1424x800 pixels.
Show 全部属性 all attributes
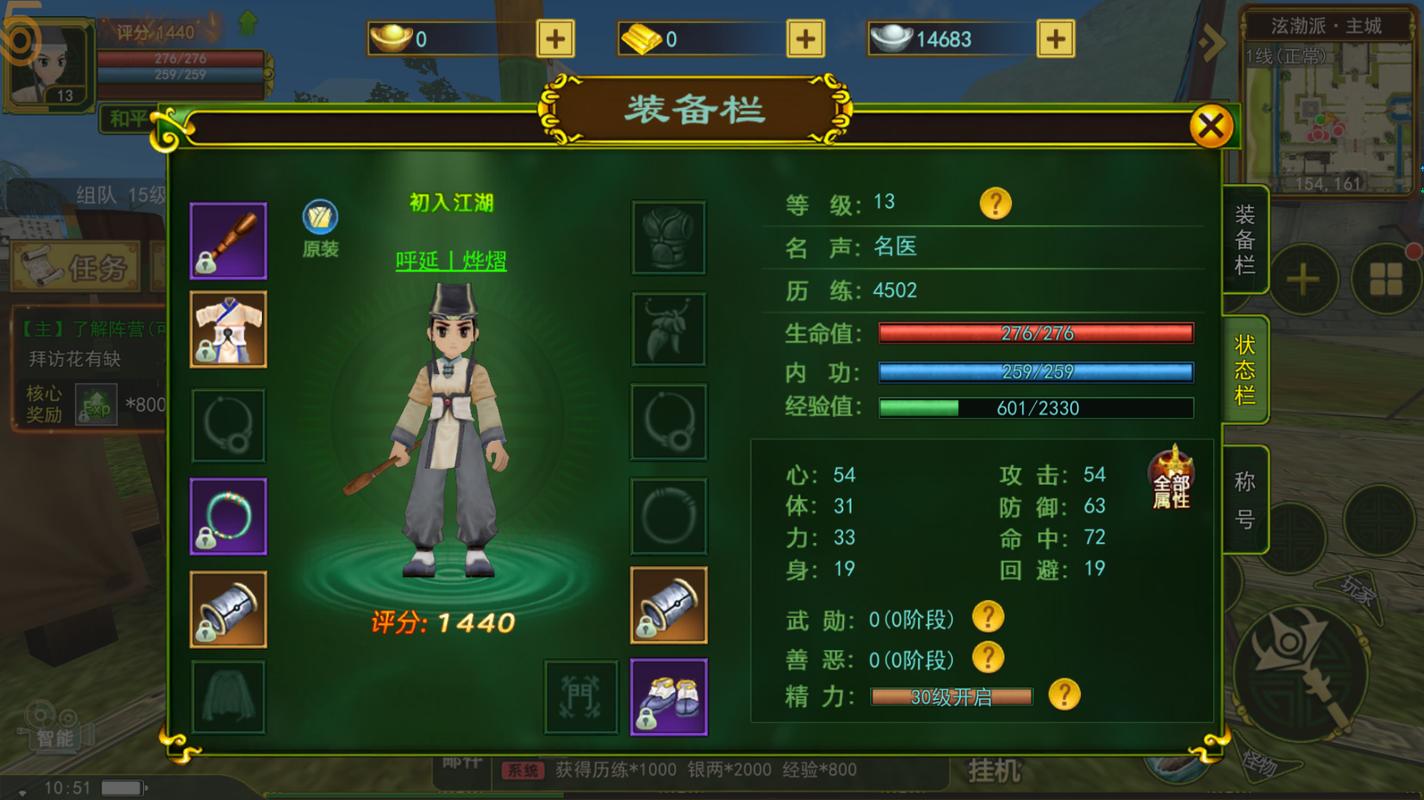(x=1171, y=480)
